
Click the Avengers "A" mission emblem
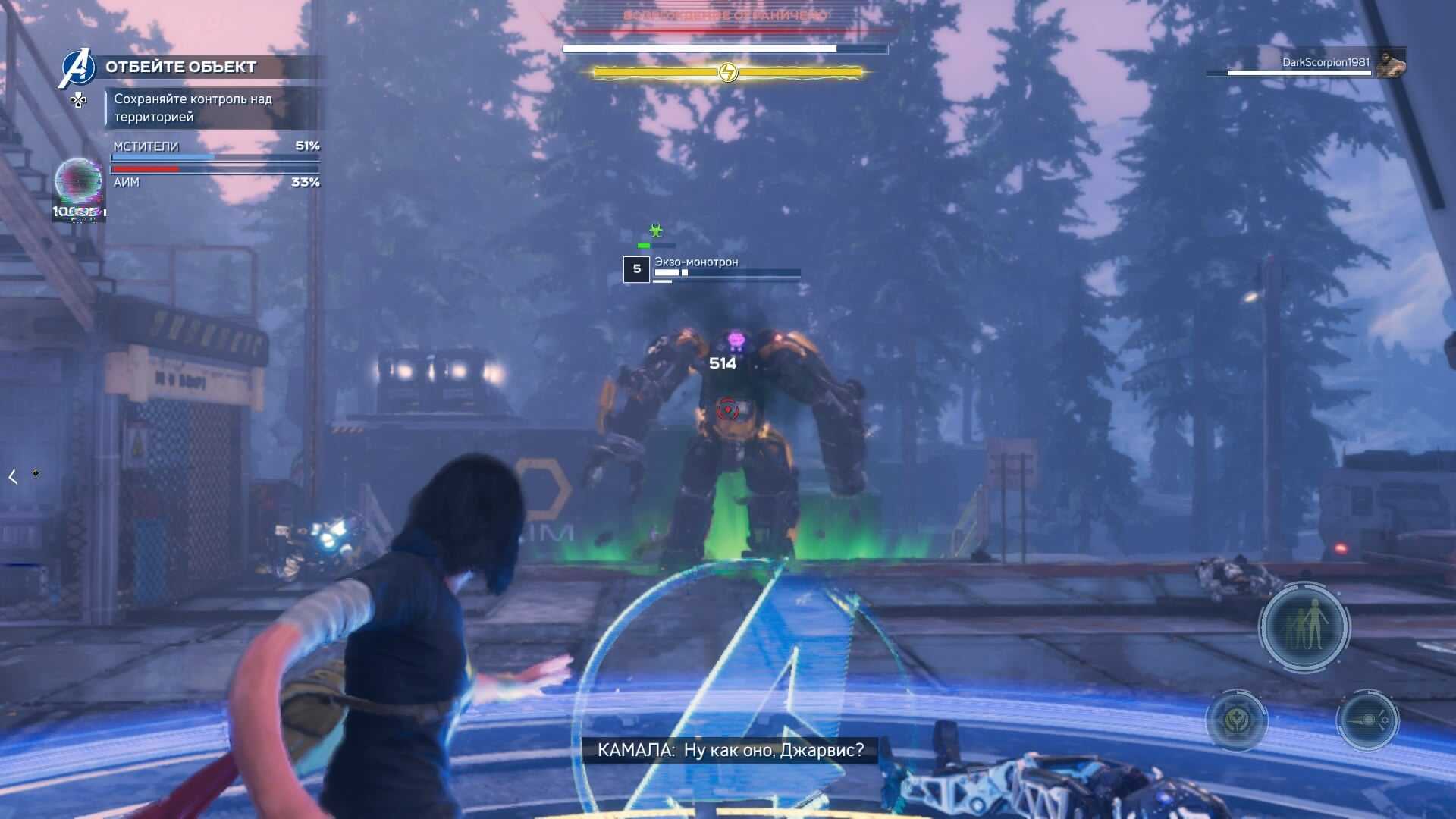[78, 68]
